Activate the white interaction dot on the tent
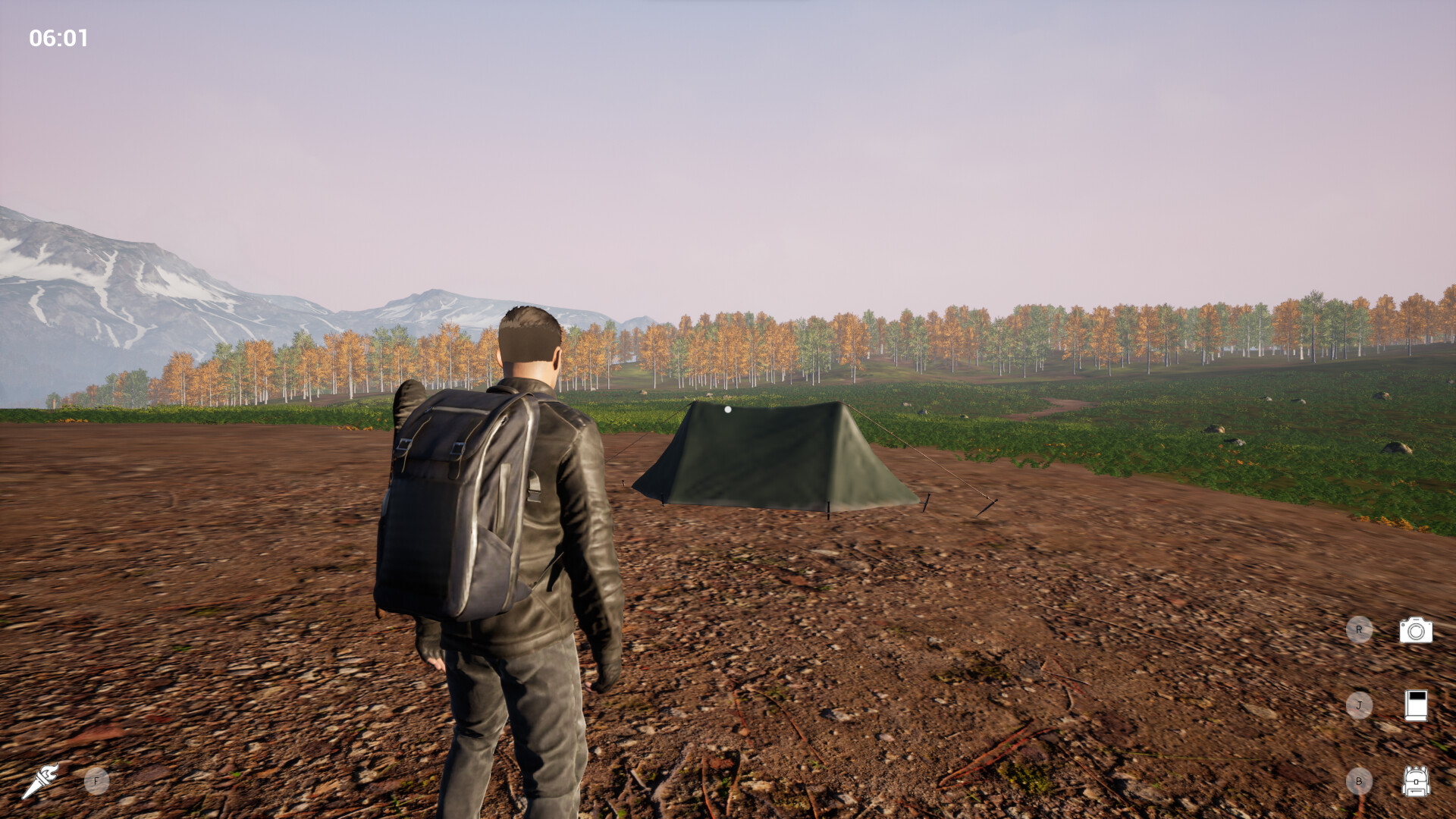Image resolution: width=1456 pixels, height=819 pixels. click(729, 408)
